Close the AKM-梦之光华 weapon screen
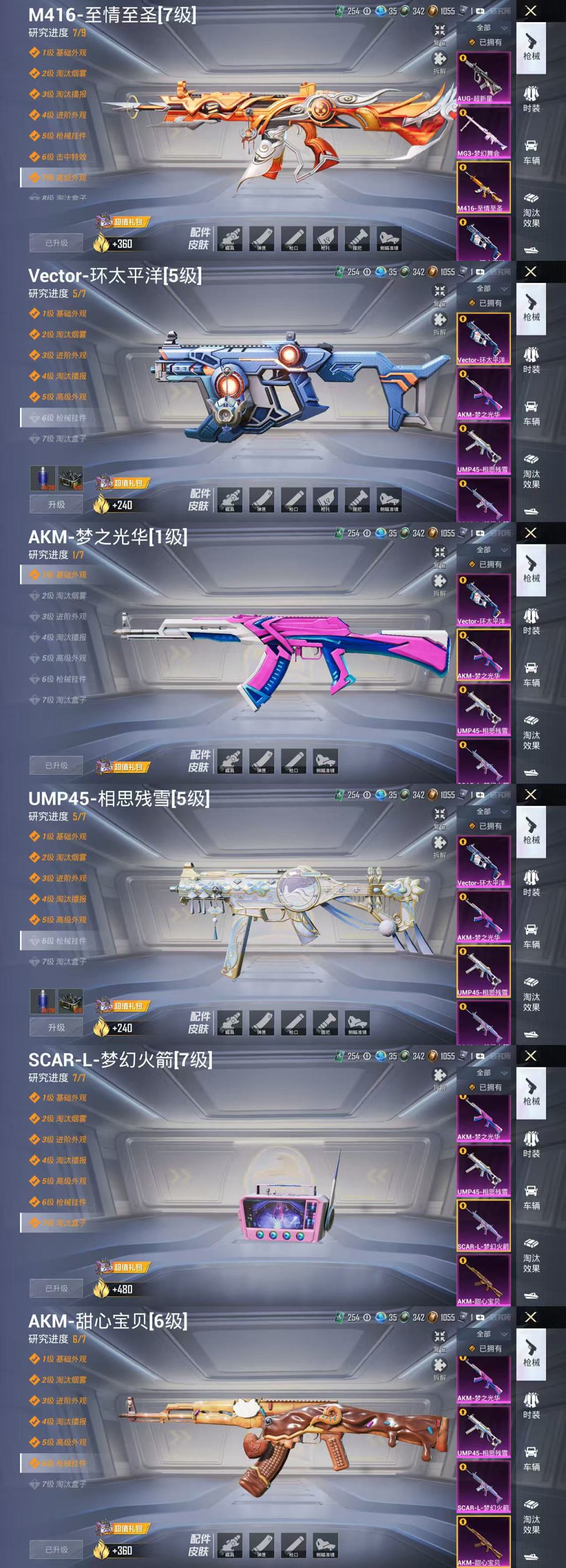 (531, 533)
